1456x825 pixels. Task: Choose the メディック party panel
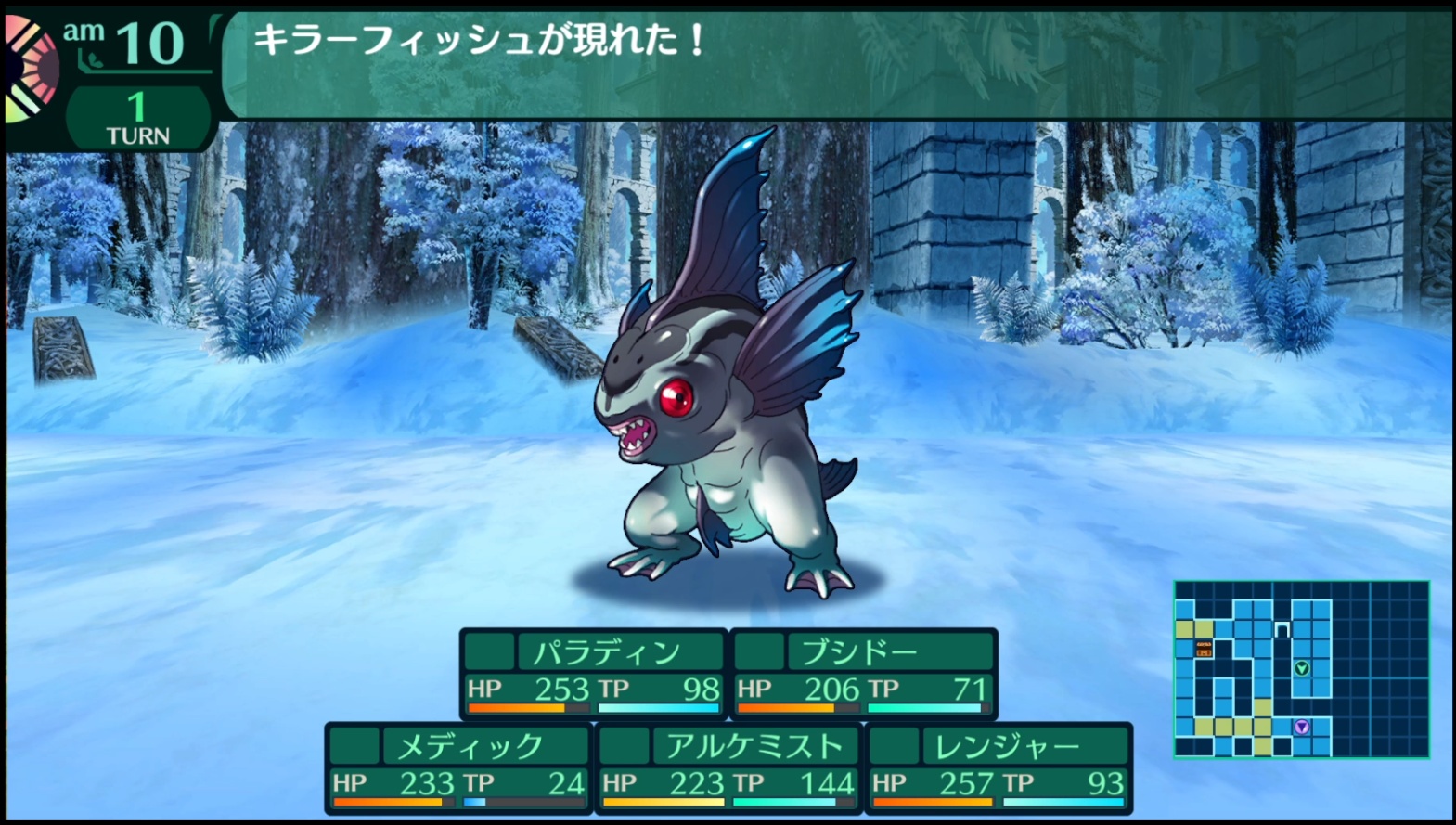point(458,767)
